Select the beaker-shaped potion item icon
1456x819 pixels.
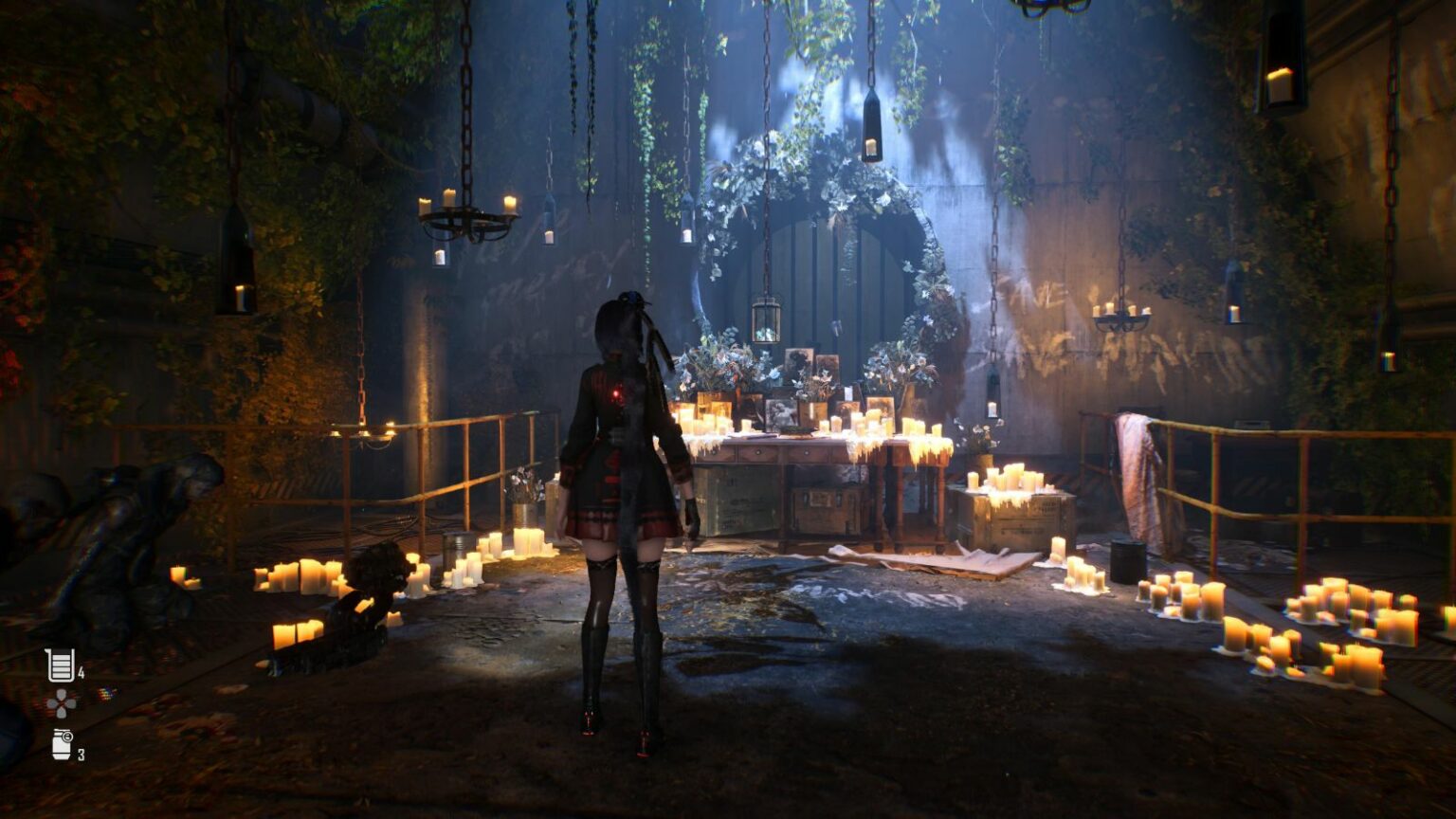60,665
